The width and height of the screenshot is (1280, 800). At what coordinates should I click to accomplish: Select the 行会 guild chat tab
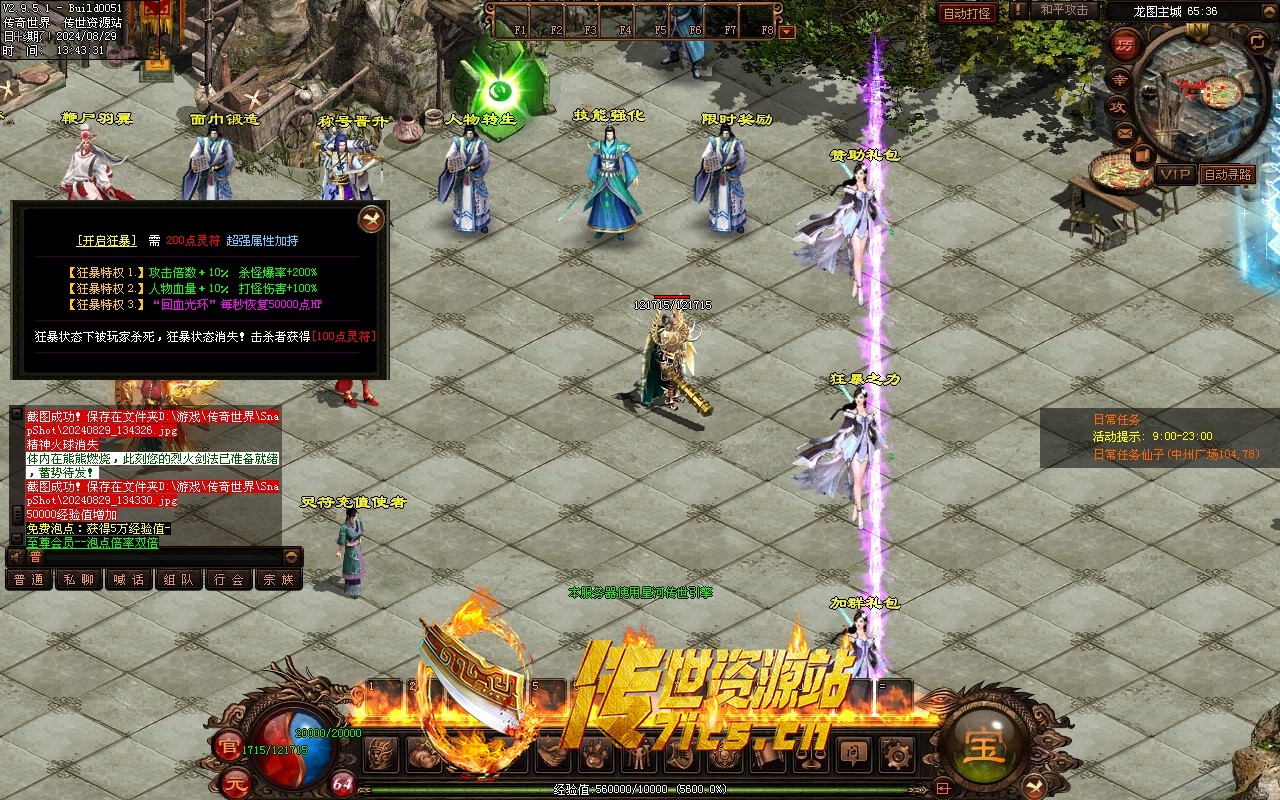(229, 580)
